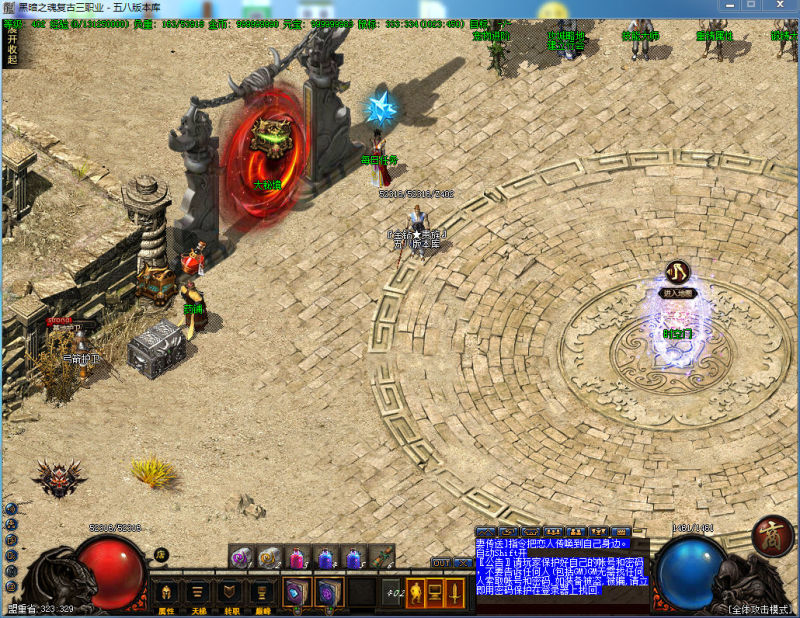
Task: Use the orange scroll in hotbar slot 2
Action: (268, 557)
